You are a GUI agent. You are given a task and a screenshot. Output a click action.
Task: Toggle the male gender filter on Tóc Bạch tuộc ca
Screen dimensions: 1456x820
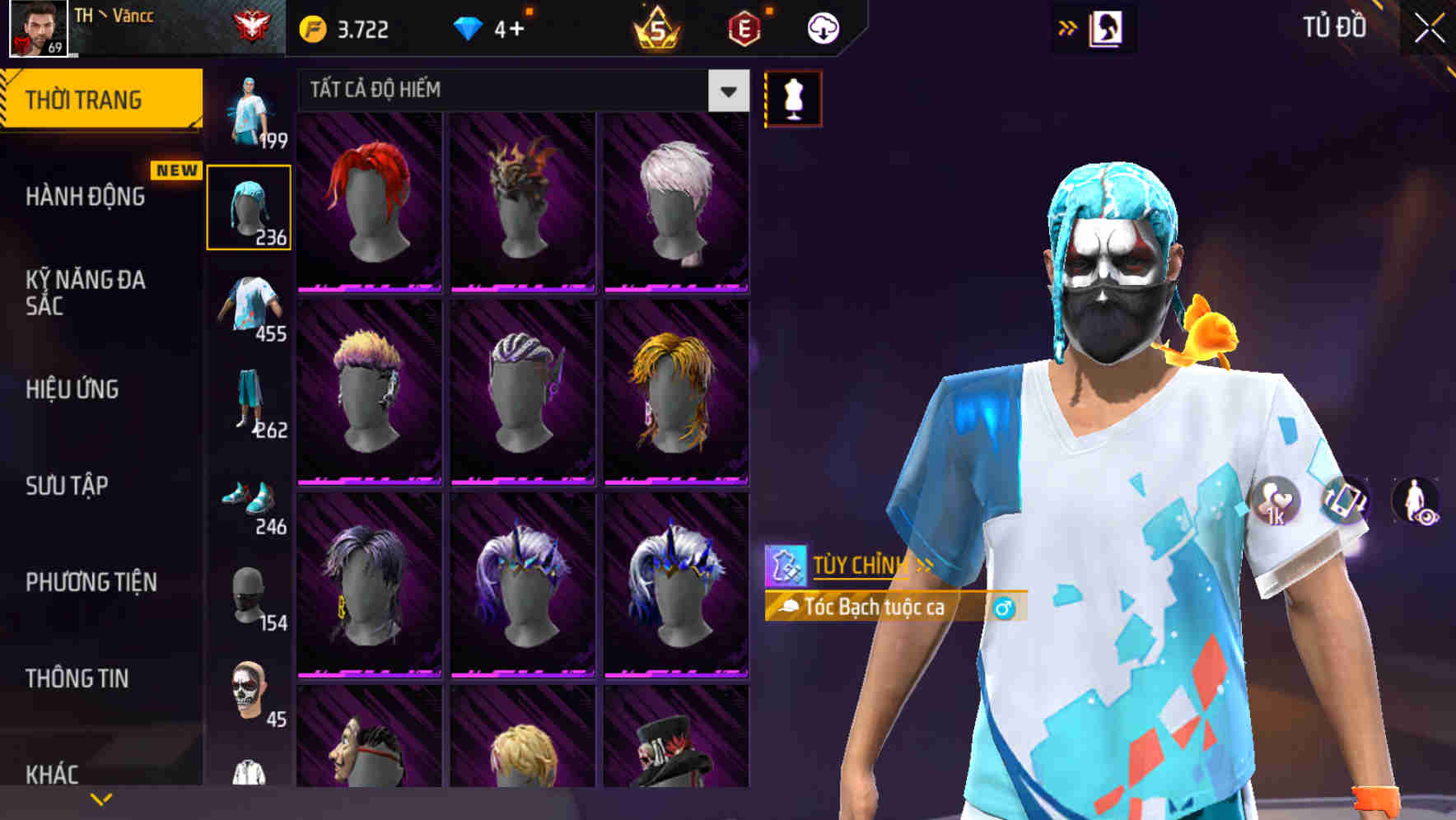click(x=1006, y=608)
